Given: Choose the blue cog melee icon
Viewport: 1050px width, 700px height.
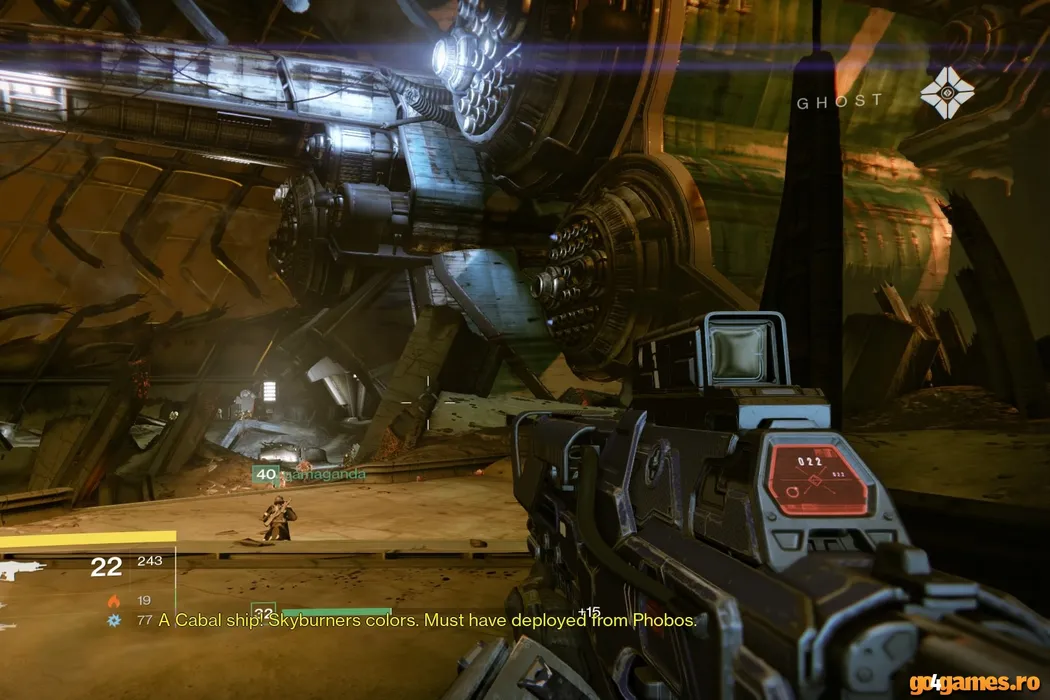Looking at the screenshot, I should (x=113, y=621).
